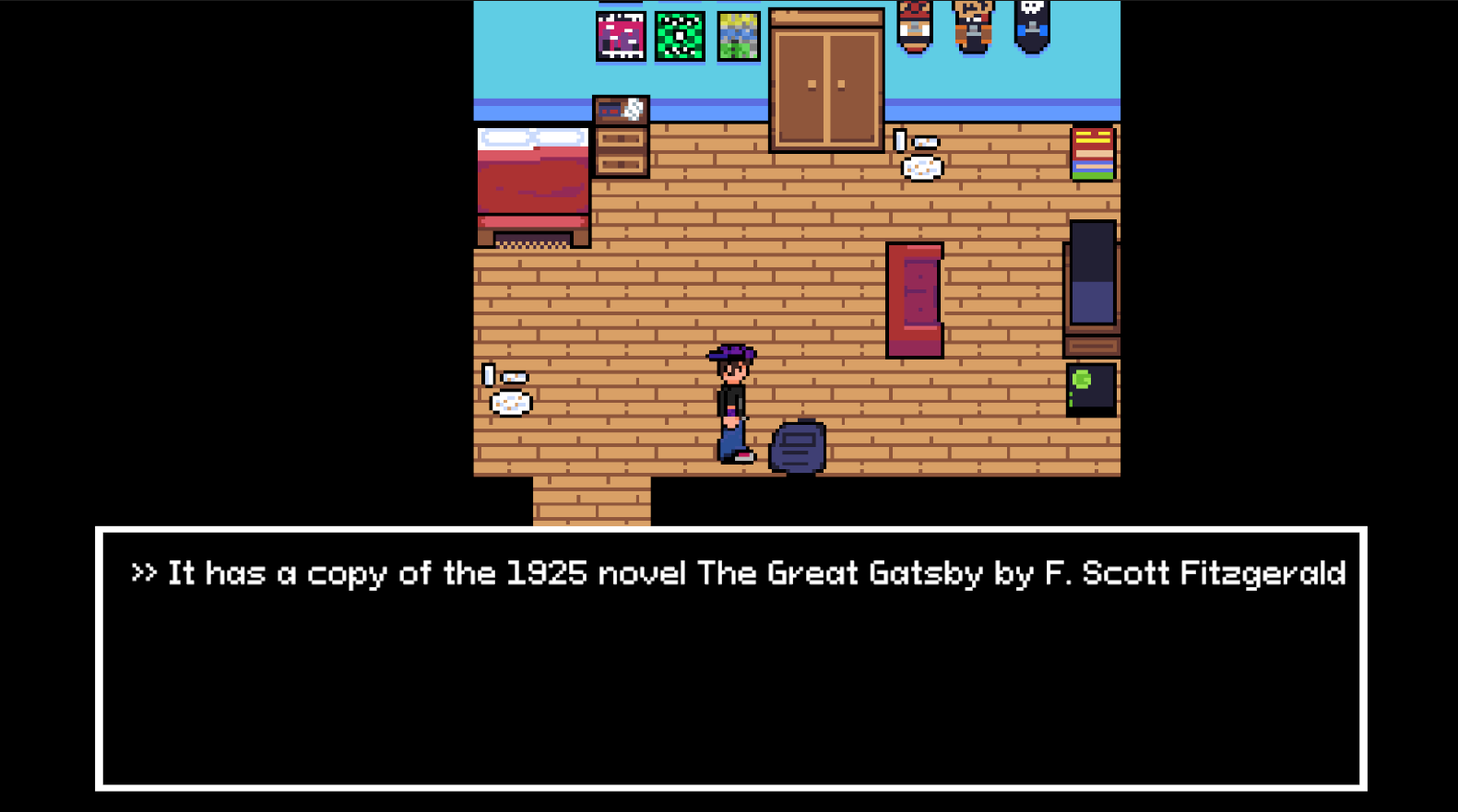Click the green circuit-pattern poster

coord(678,35)
